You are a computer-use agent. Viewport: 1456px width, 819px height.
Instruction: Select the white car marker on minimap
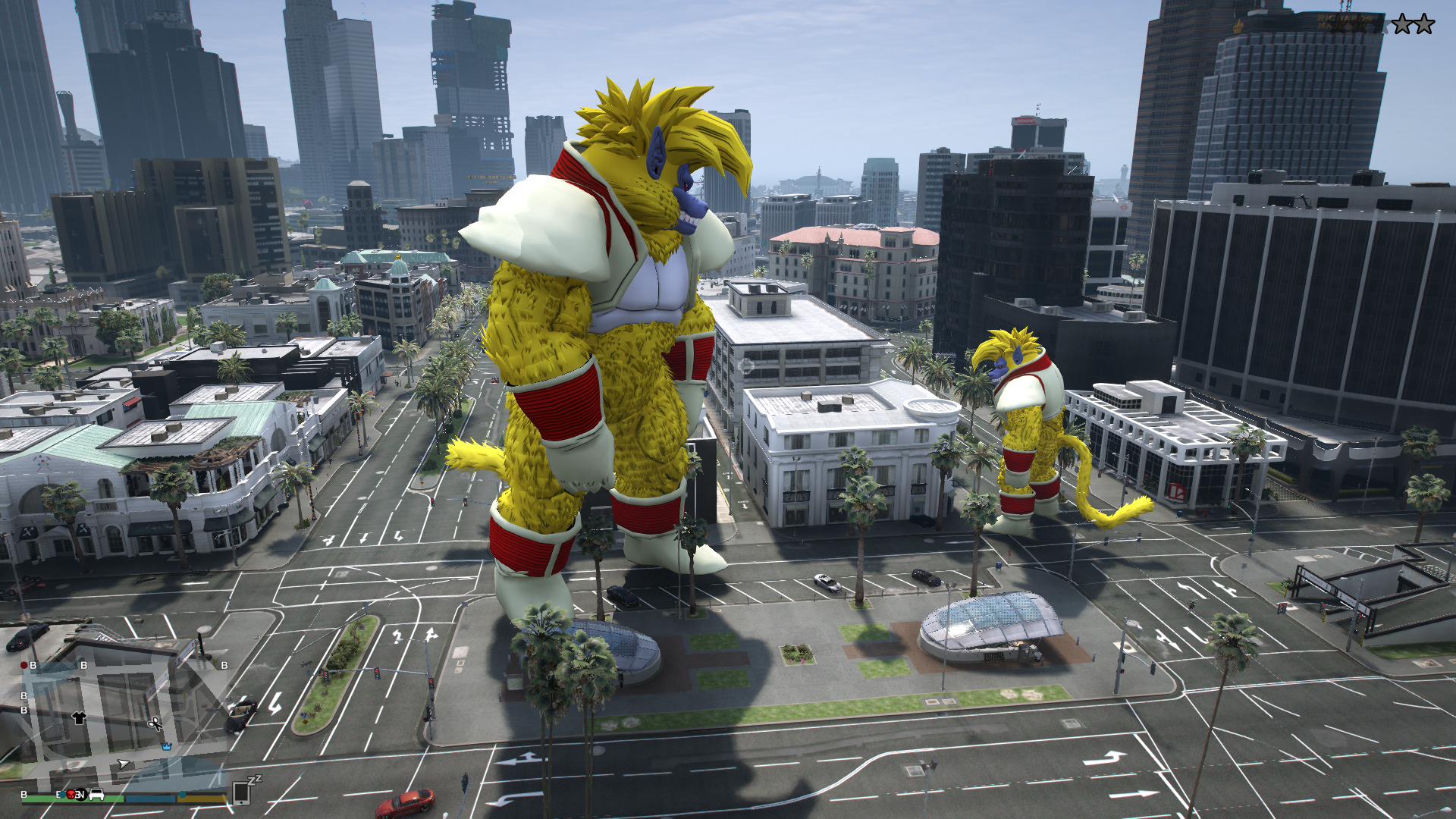97,794
